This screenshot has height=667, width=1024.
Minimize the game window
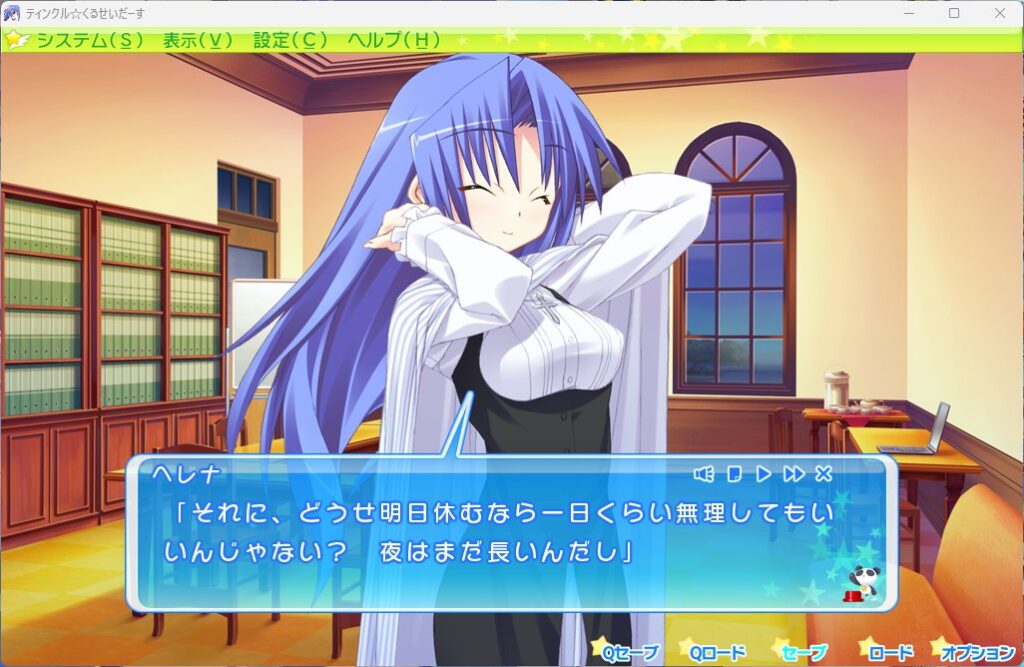pos(909,13)
